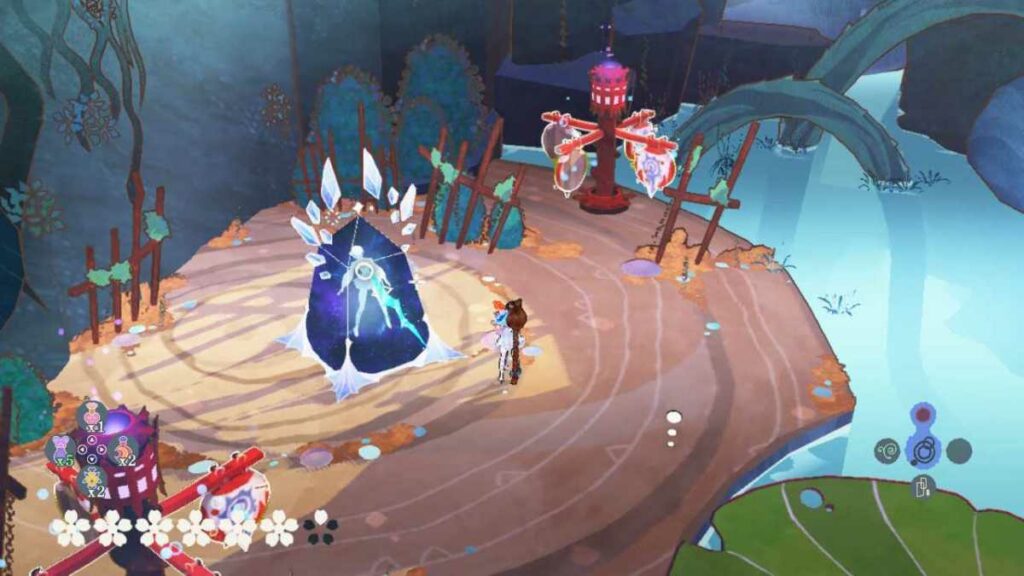The image size is (1024, 576).
Task: Select the orange potion item with x2
Action: coord(123,447)
